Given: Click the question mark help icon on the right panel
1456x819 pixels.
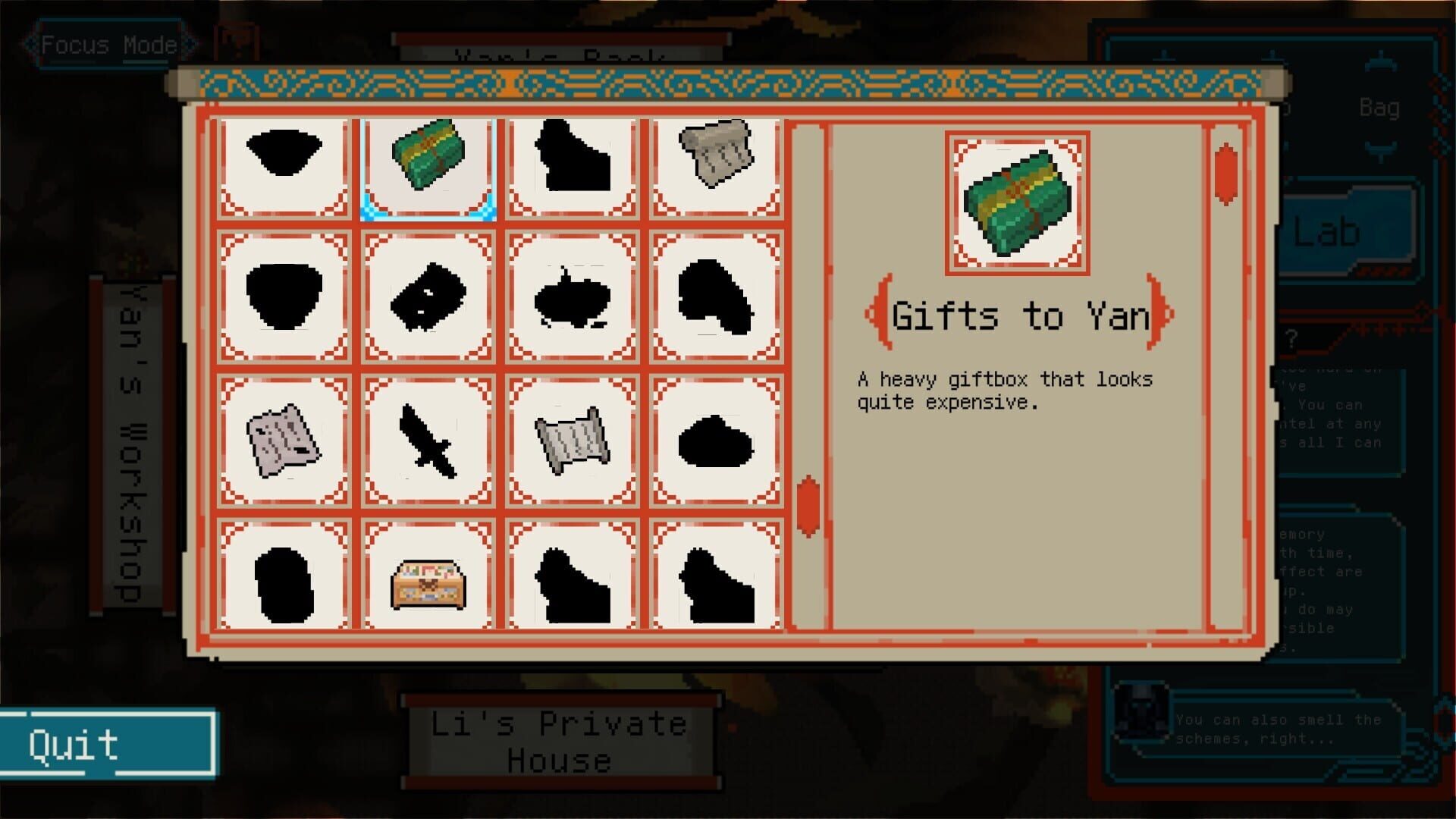Looking at the screenshot, I should point(1291,340).
